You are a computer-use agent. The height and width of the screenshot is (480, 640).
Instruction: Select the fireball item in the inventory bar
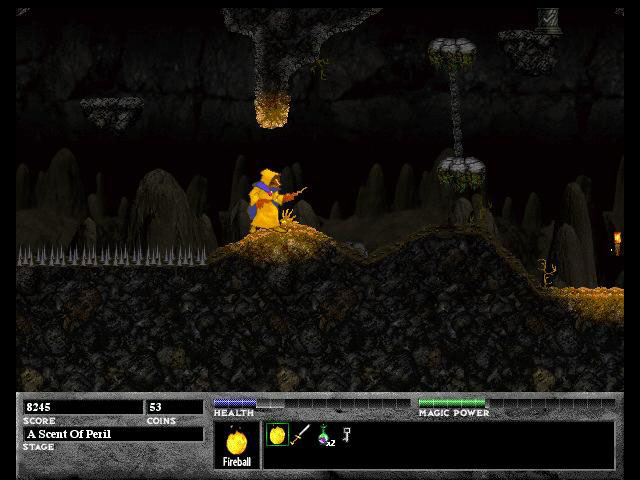pyautogui.click(x=277, y=435)
